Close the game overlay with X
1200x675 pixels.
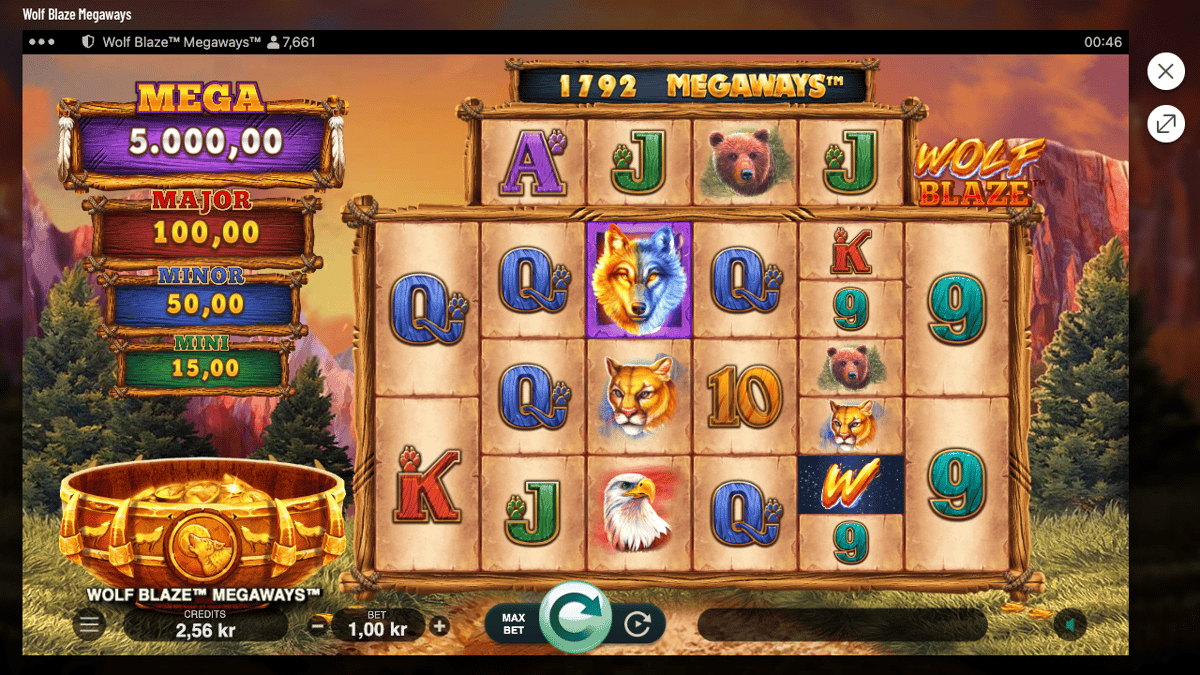(1165, 72)
